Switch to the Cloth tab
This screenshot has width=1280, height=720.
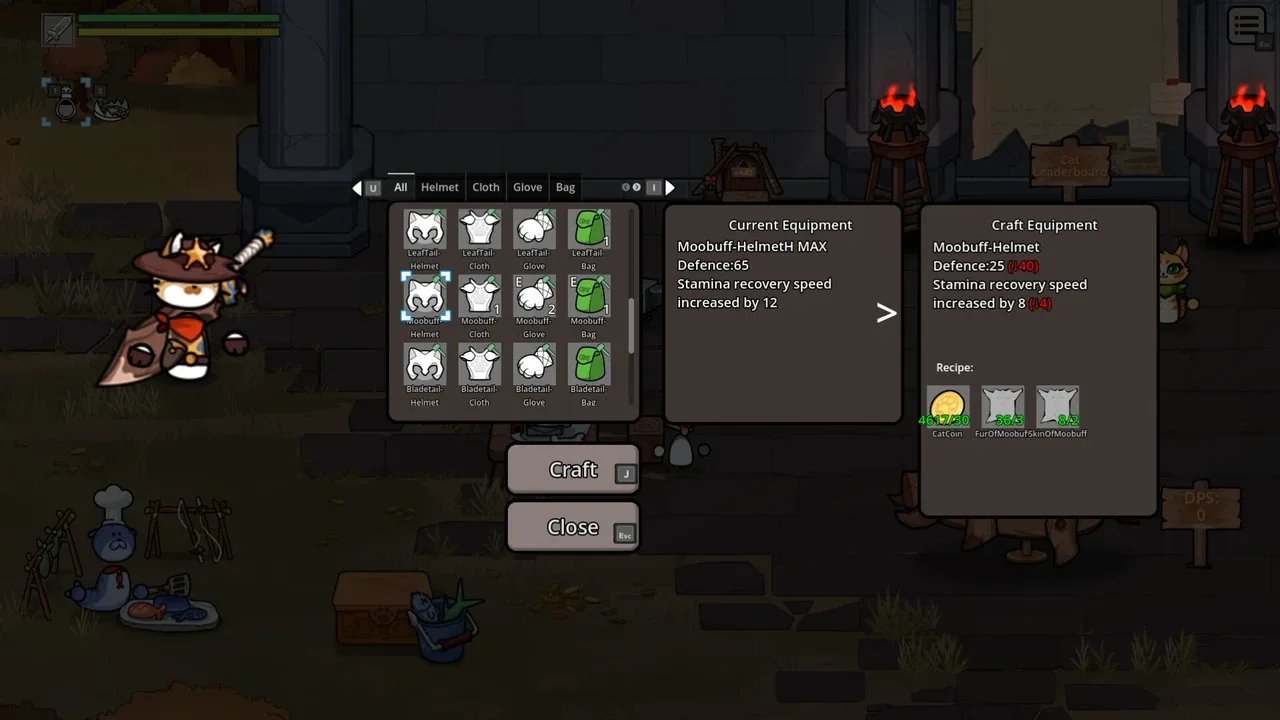pos(486,187)
